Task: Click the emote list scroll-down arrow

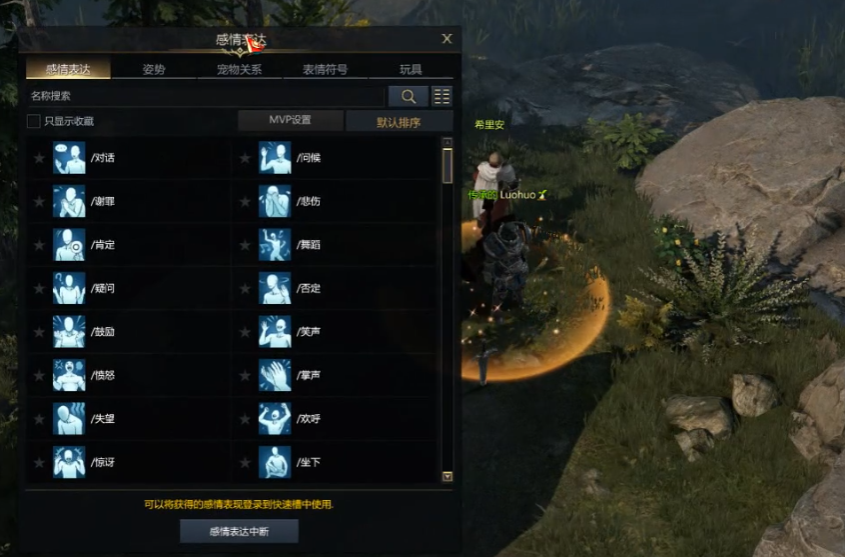Action: (447, 477)
